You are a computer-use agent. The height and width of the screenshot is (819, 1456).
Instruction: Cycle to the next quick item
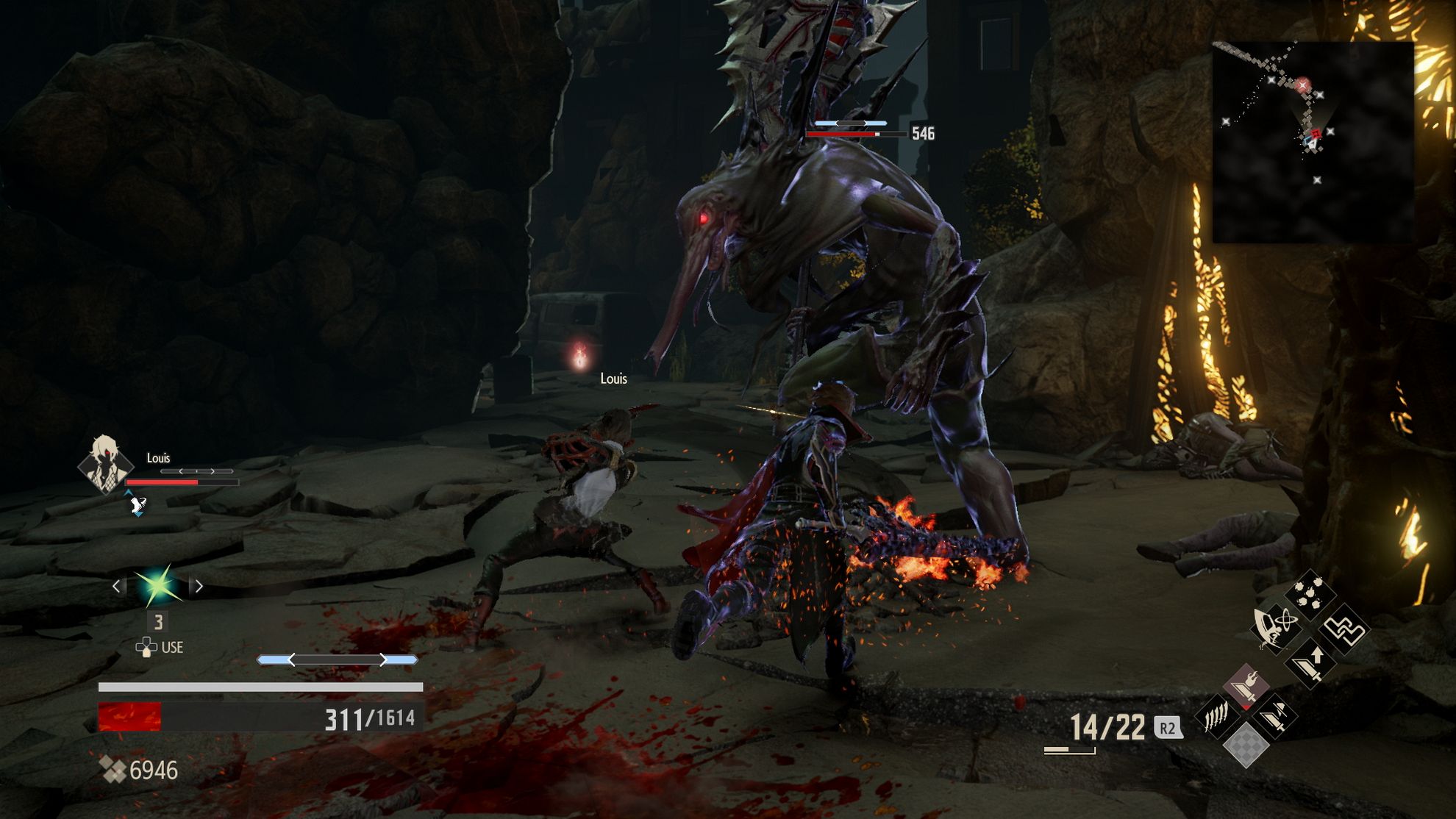tap(199, 586)
